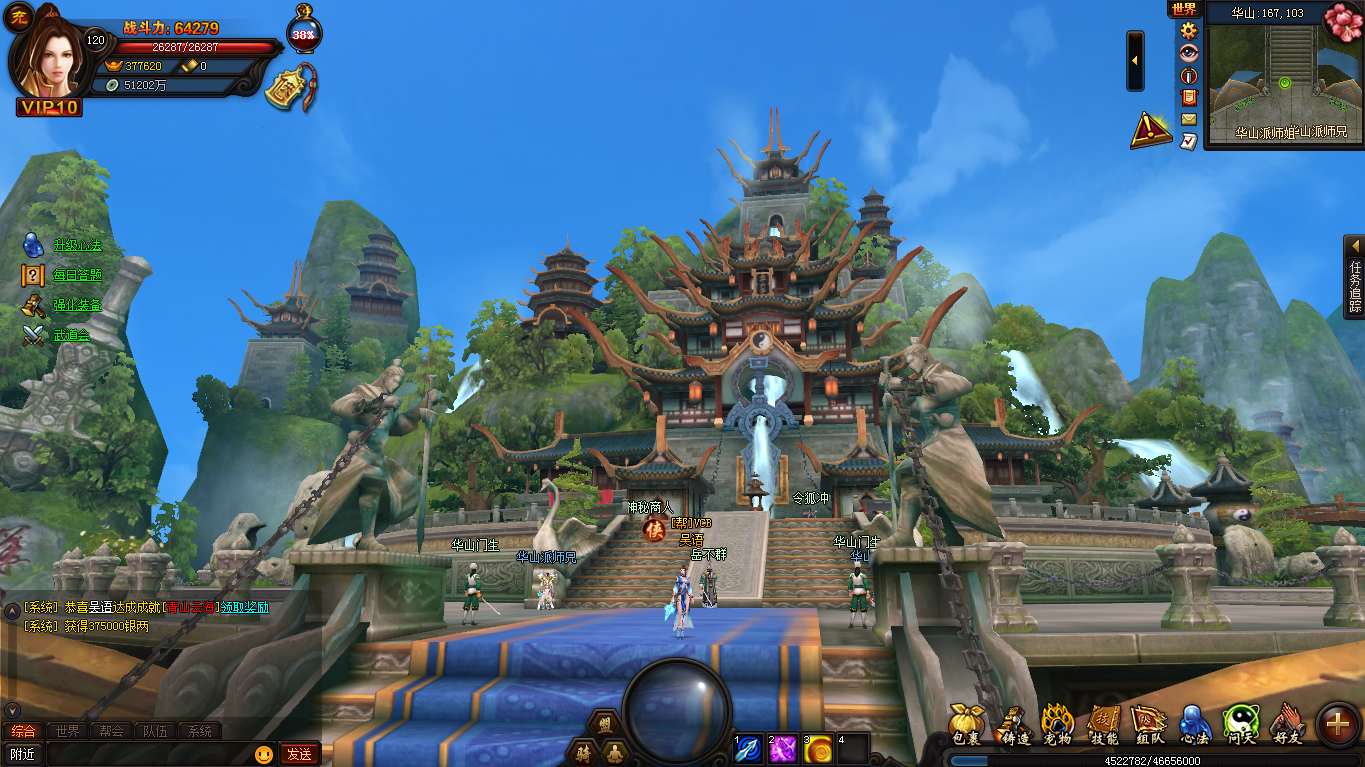Switch to the 帮会 guild chat tab
The image size is (1365, 767).
pyautogui.click(x=111, y=731)
